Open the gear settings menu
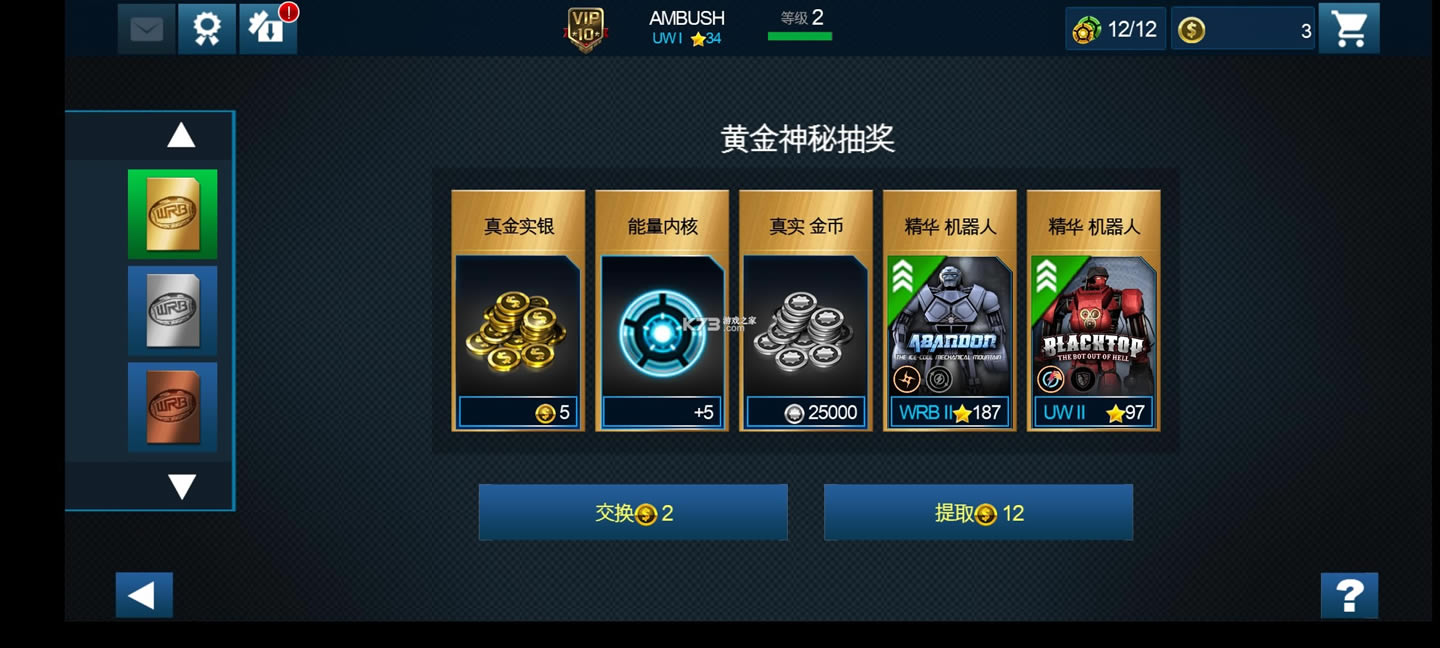 [207, 29]
